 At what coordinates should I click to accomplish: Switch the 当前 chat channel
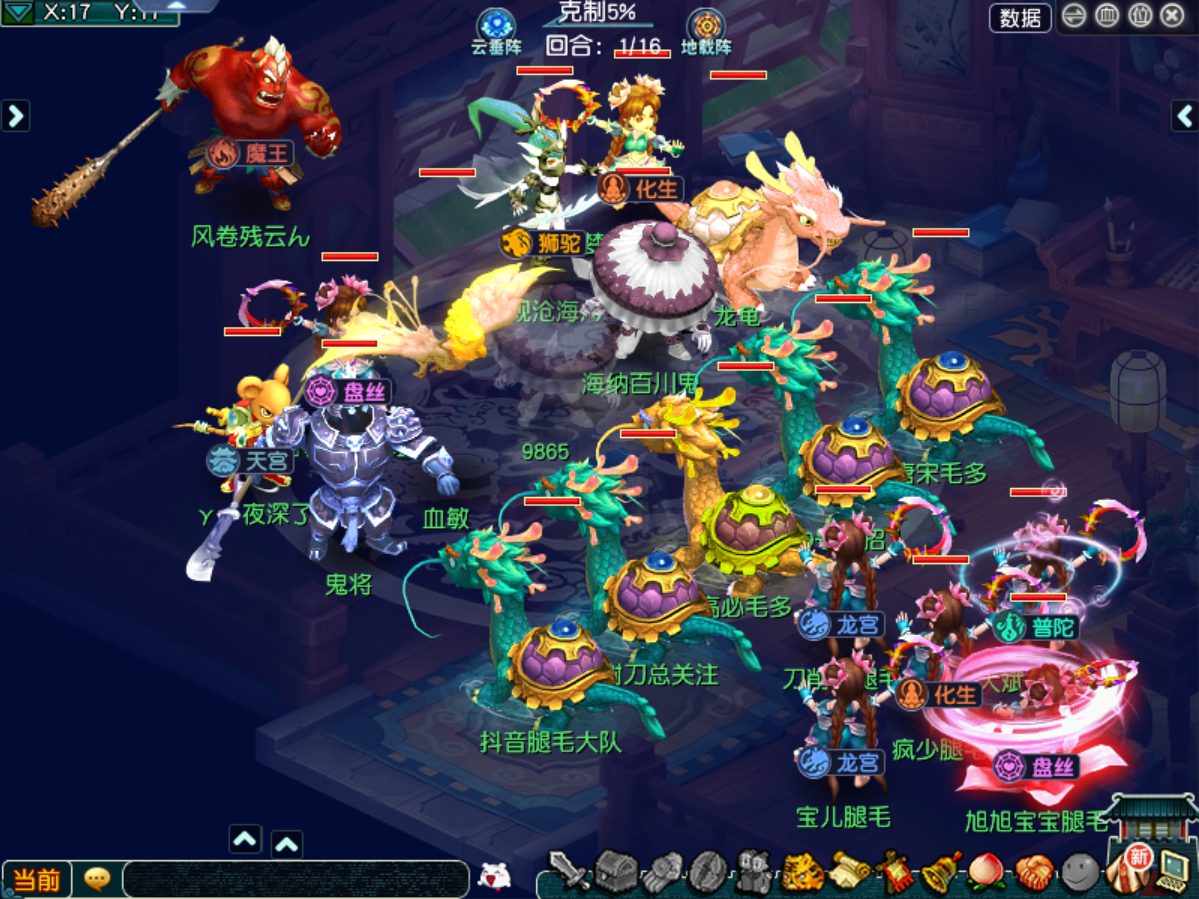tap(38, 879)
